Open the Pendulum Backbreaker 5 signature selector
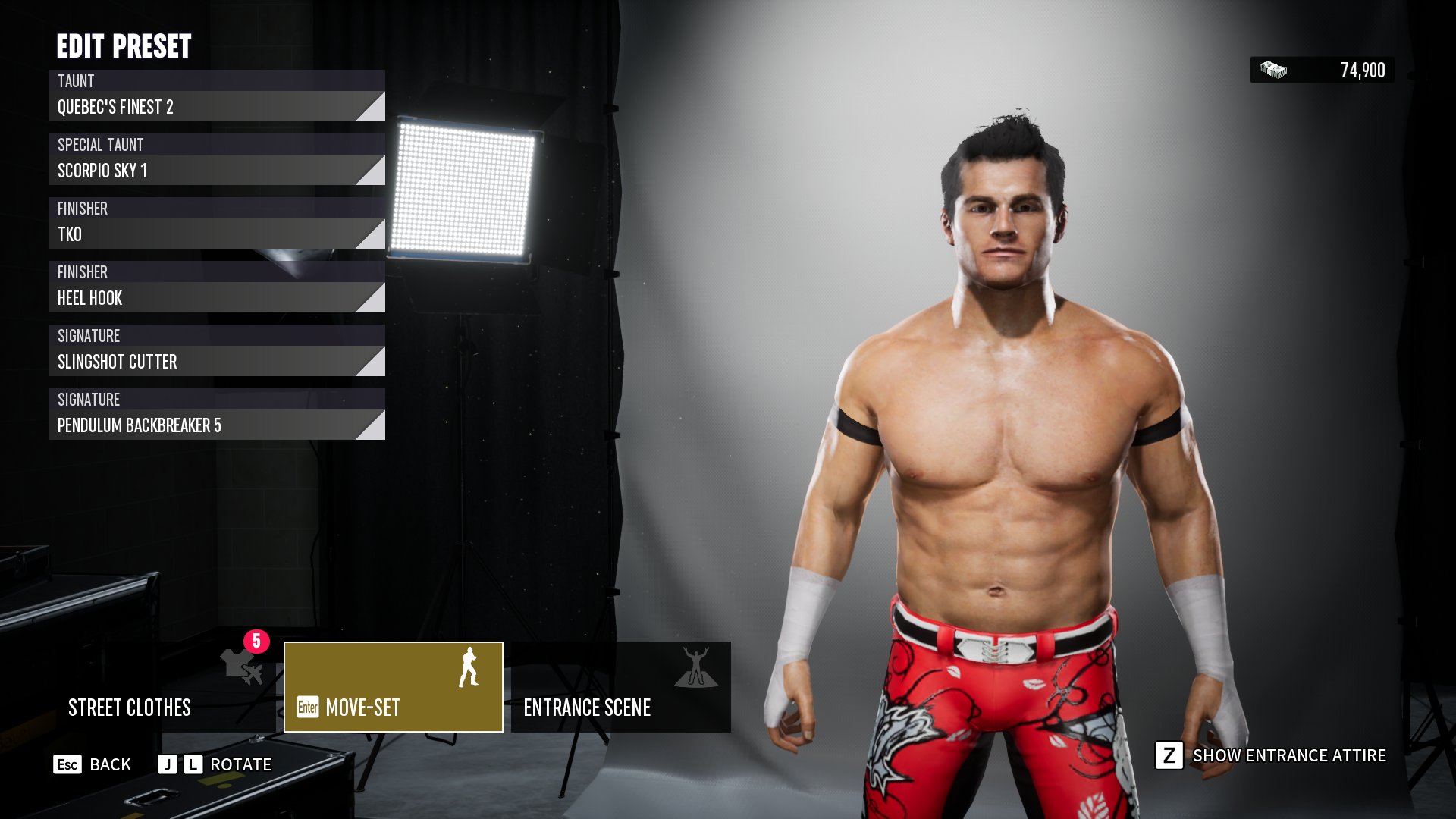This screenshot has width=1456, height=819. point(216,425)
